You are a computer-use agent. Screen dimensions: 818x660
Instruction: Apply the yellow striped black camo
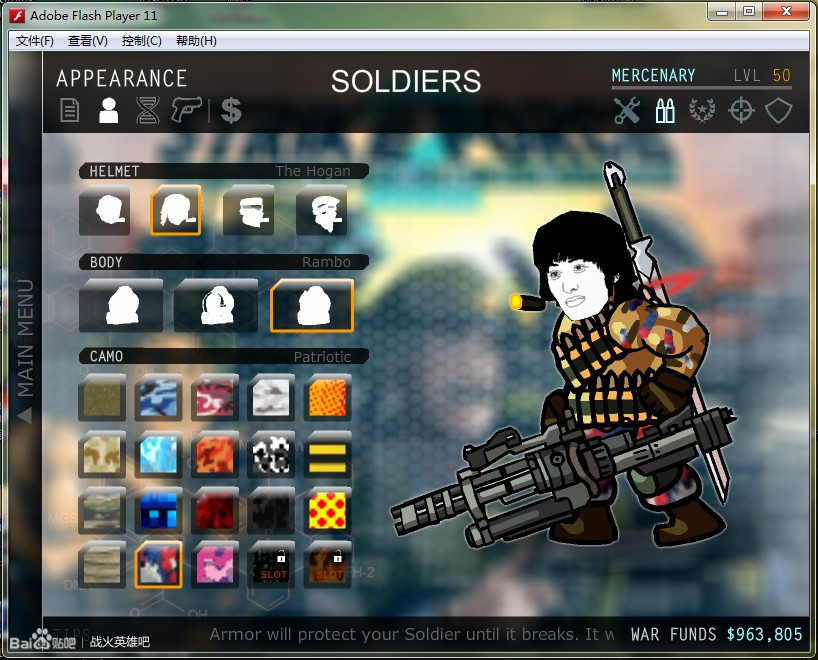(x=327, y=455)
